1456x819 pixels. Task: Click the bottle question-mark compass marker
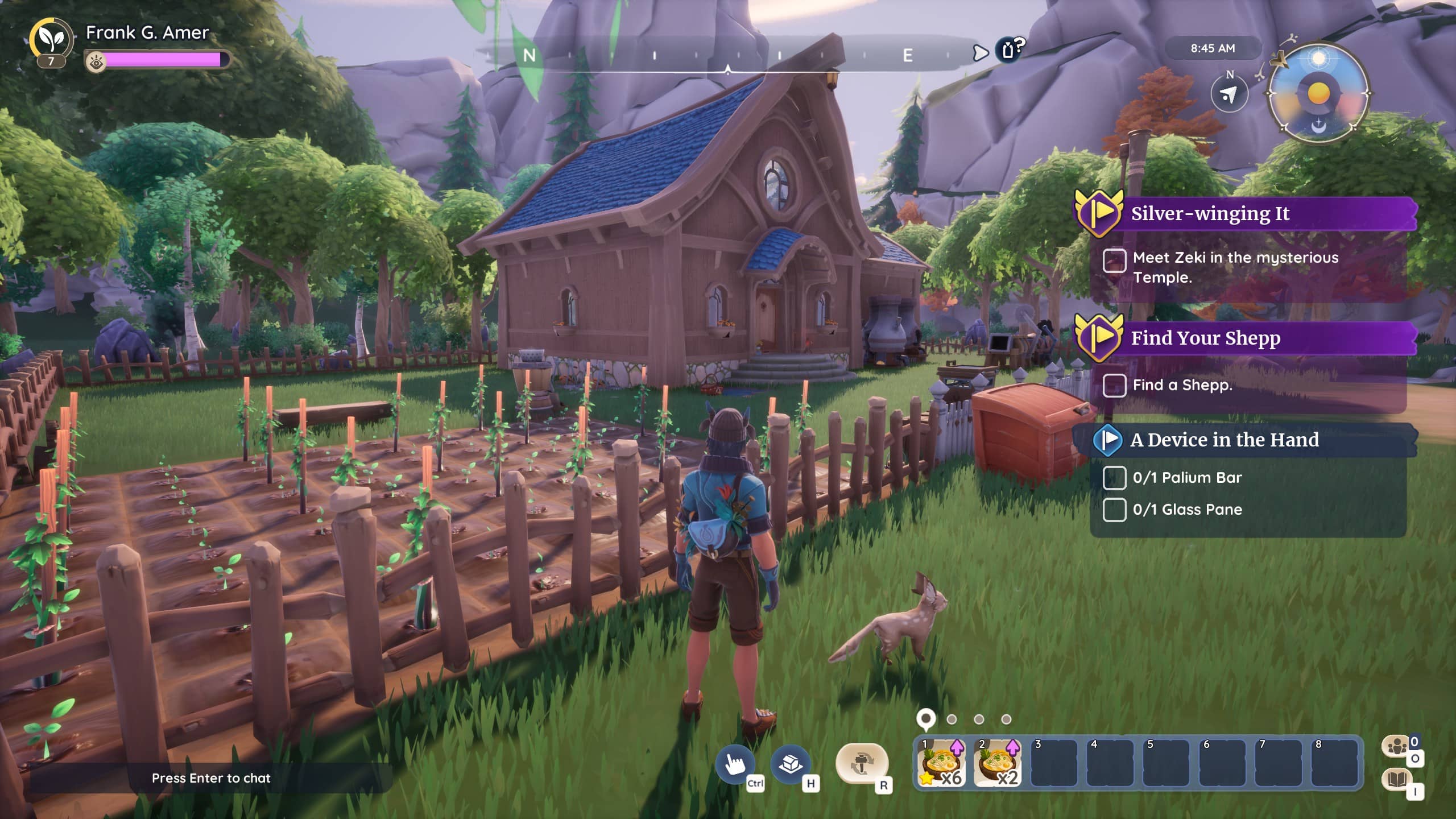click(1010, 49)
